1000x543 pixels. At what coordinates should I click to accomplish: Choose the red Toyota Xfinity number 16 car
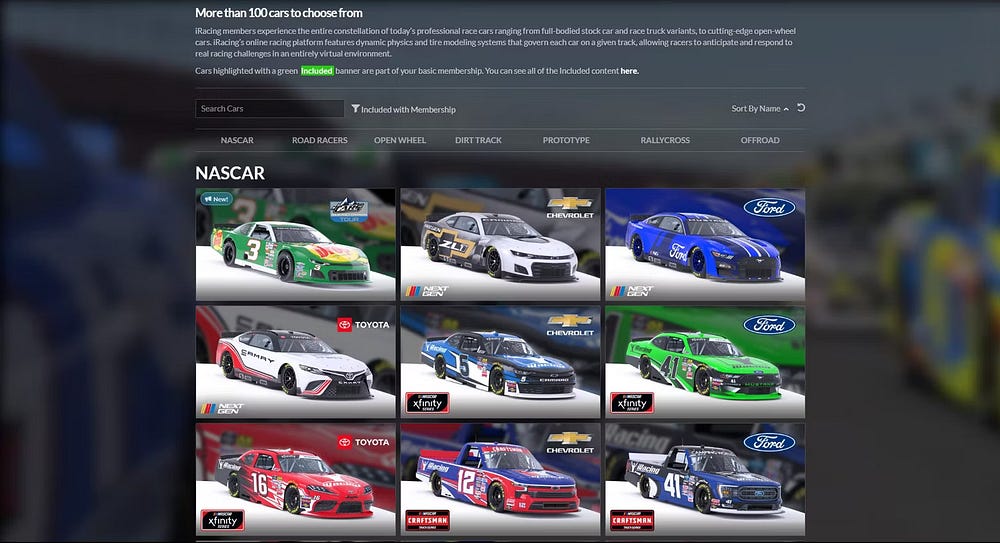click(x=295, y=479)
